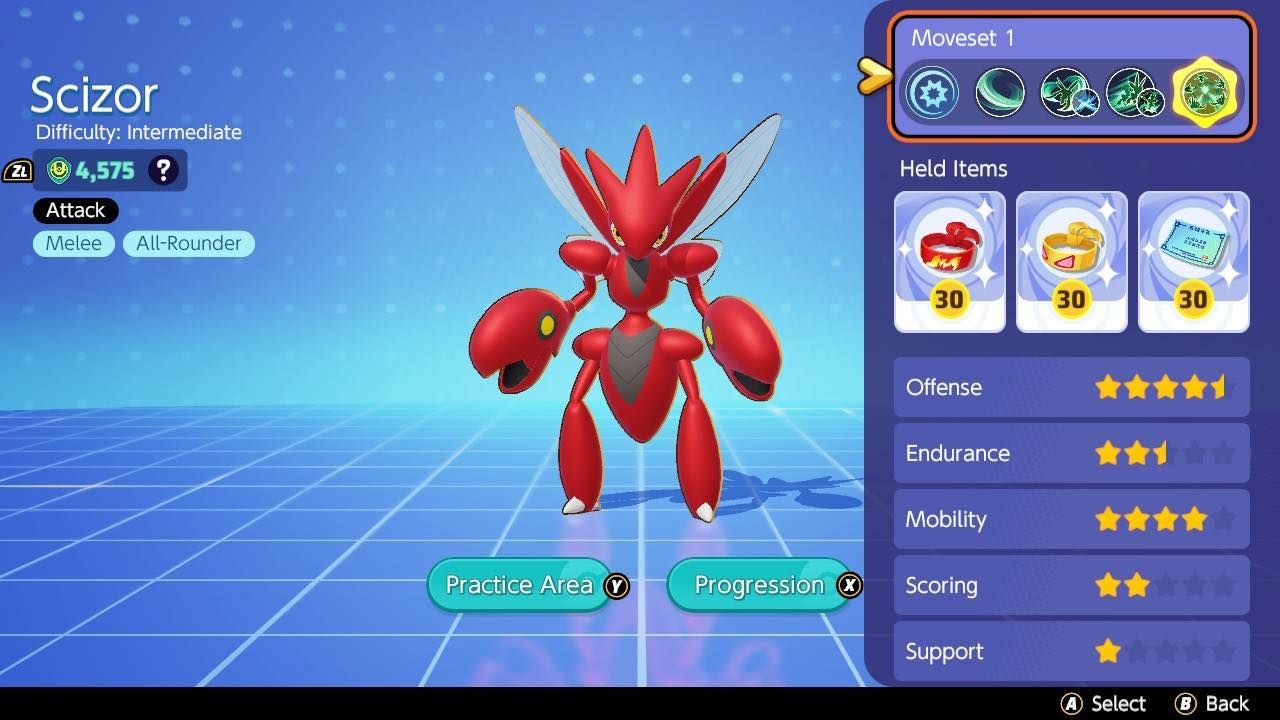The image size is (1280, 720).
Task: Click the blue basic attack icon in Moveset 1
Action: click(x=932, y=93)
